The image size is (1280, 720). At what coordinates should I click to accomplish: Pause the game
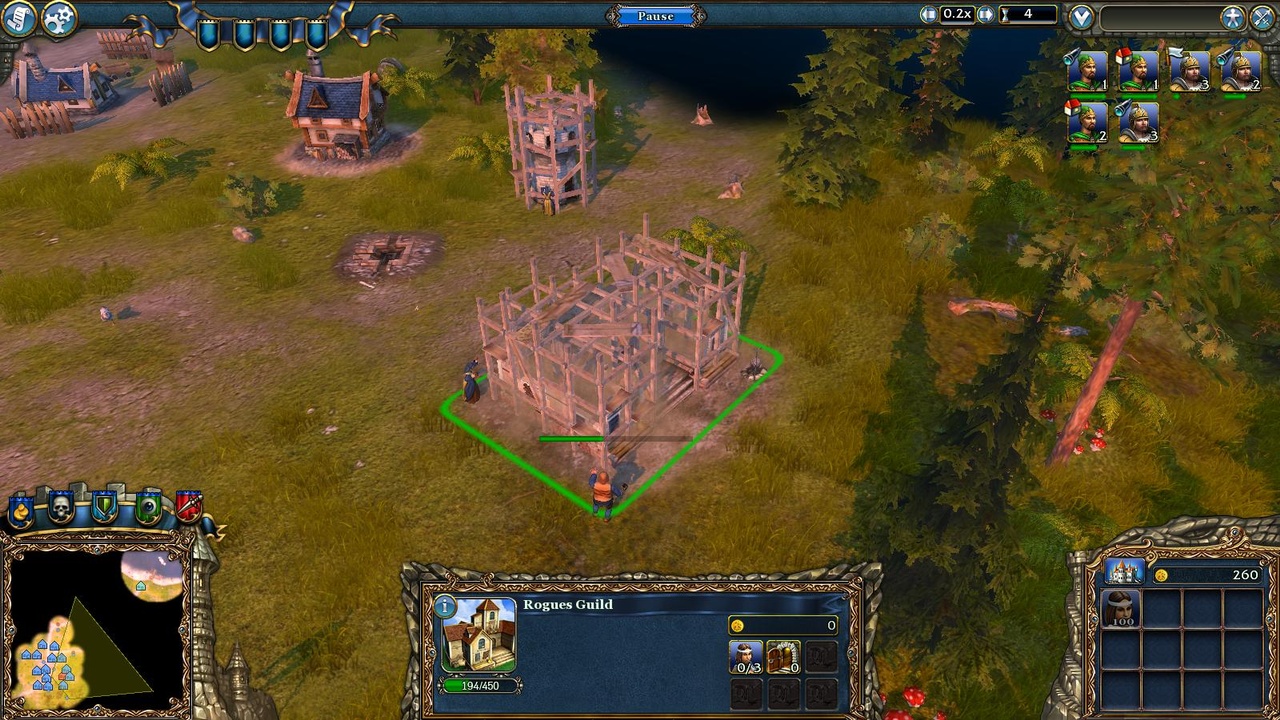pos(655,16)
